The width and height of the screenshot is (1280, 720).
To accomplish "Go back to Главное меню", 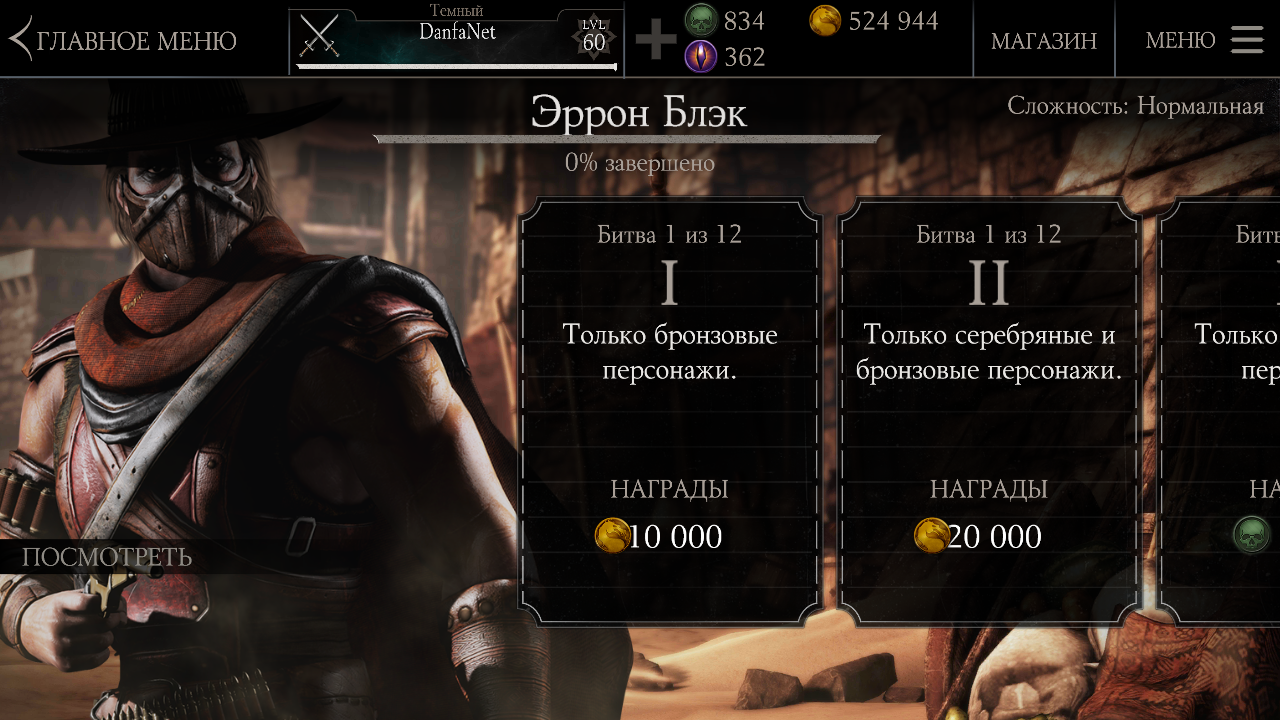I will click(124, 40).
